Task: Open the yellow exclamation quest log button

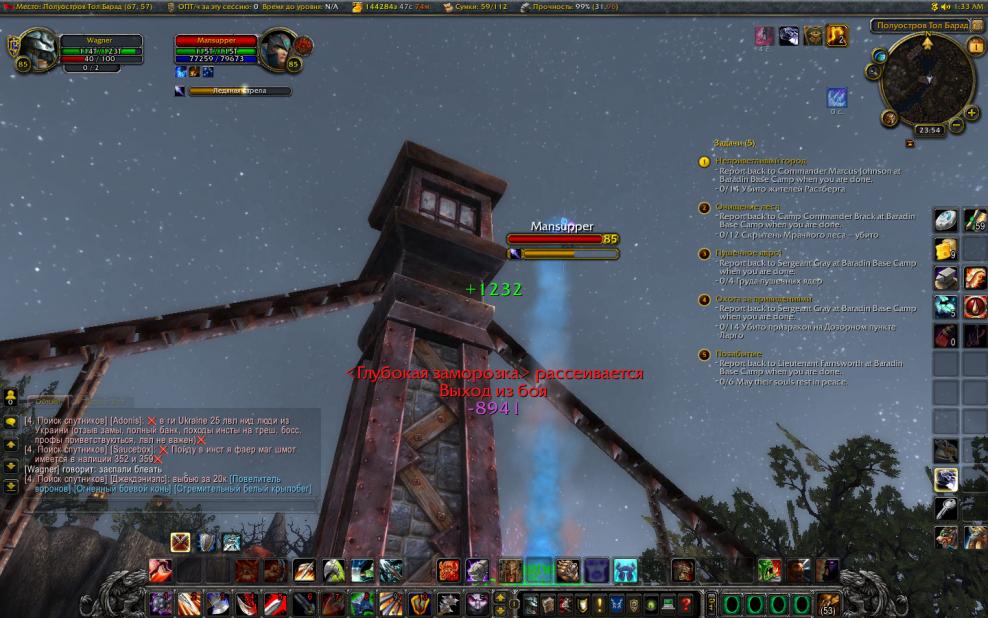Action: (600, 604)
